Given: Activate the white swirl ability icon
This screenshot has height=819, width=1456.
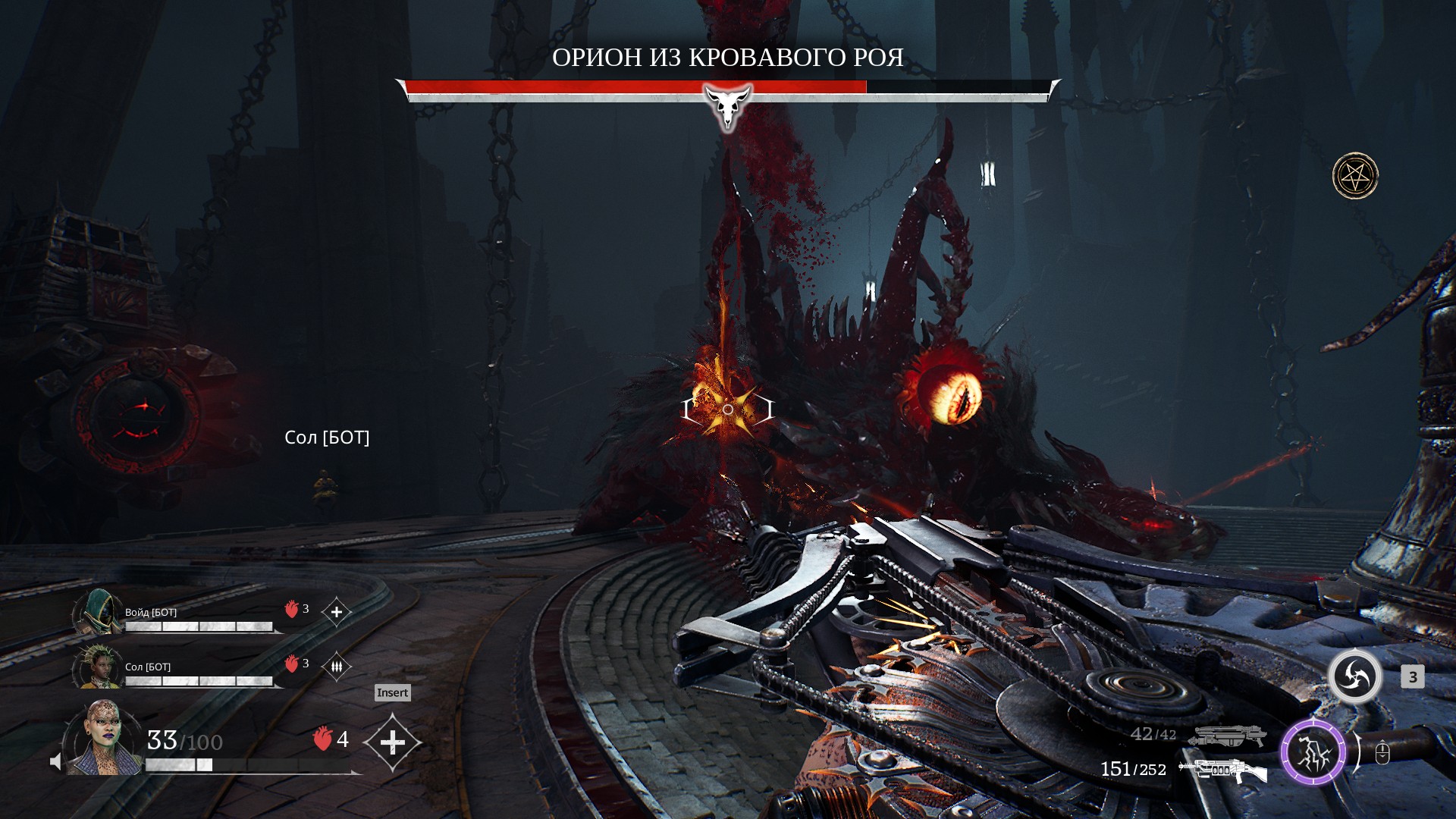Looking at the screenshot, I should click(1354, 676).
